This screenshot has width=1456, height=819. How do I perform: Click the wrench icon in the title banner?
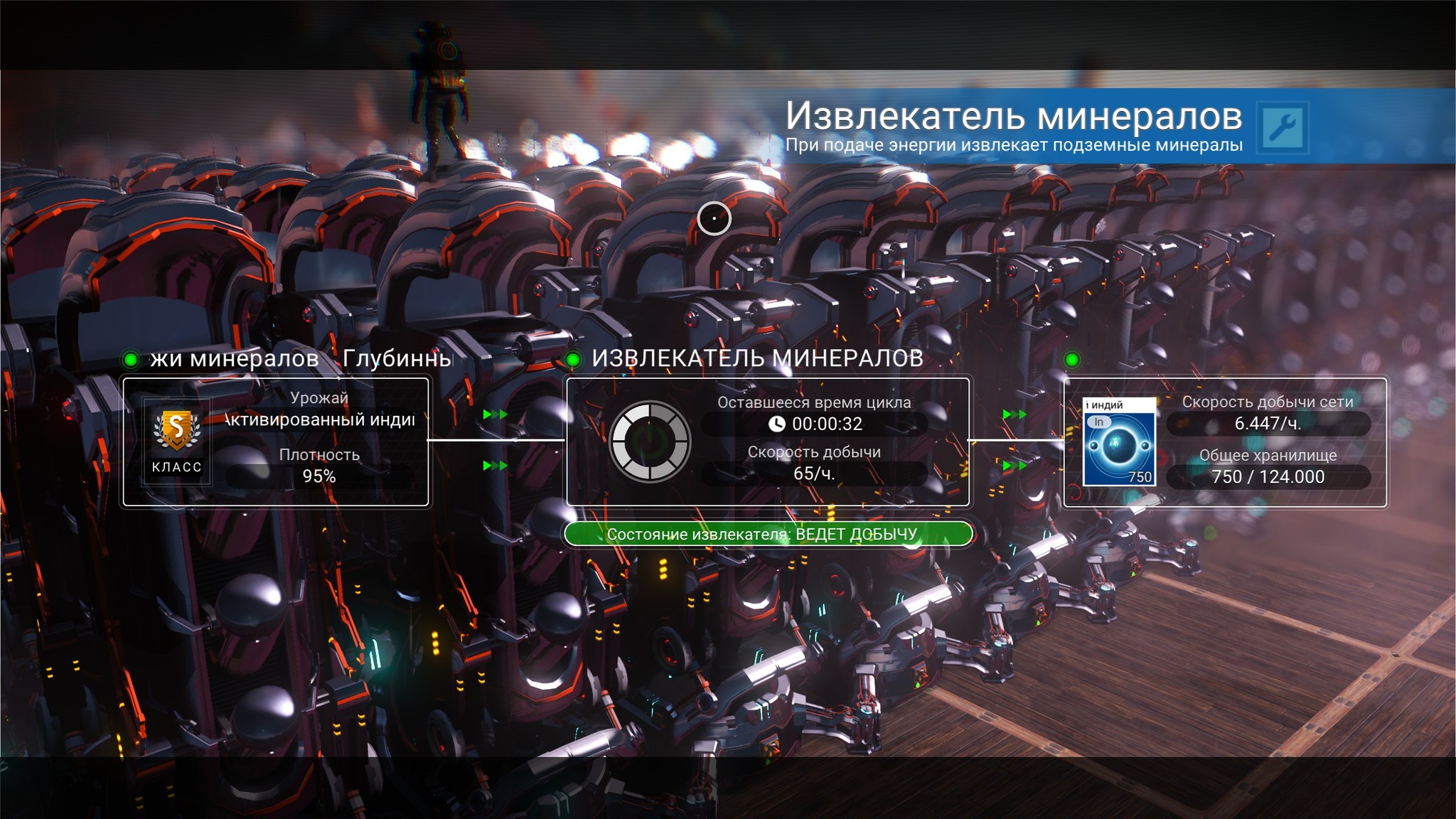1282,127
